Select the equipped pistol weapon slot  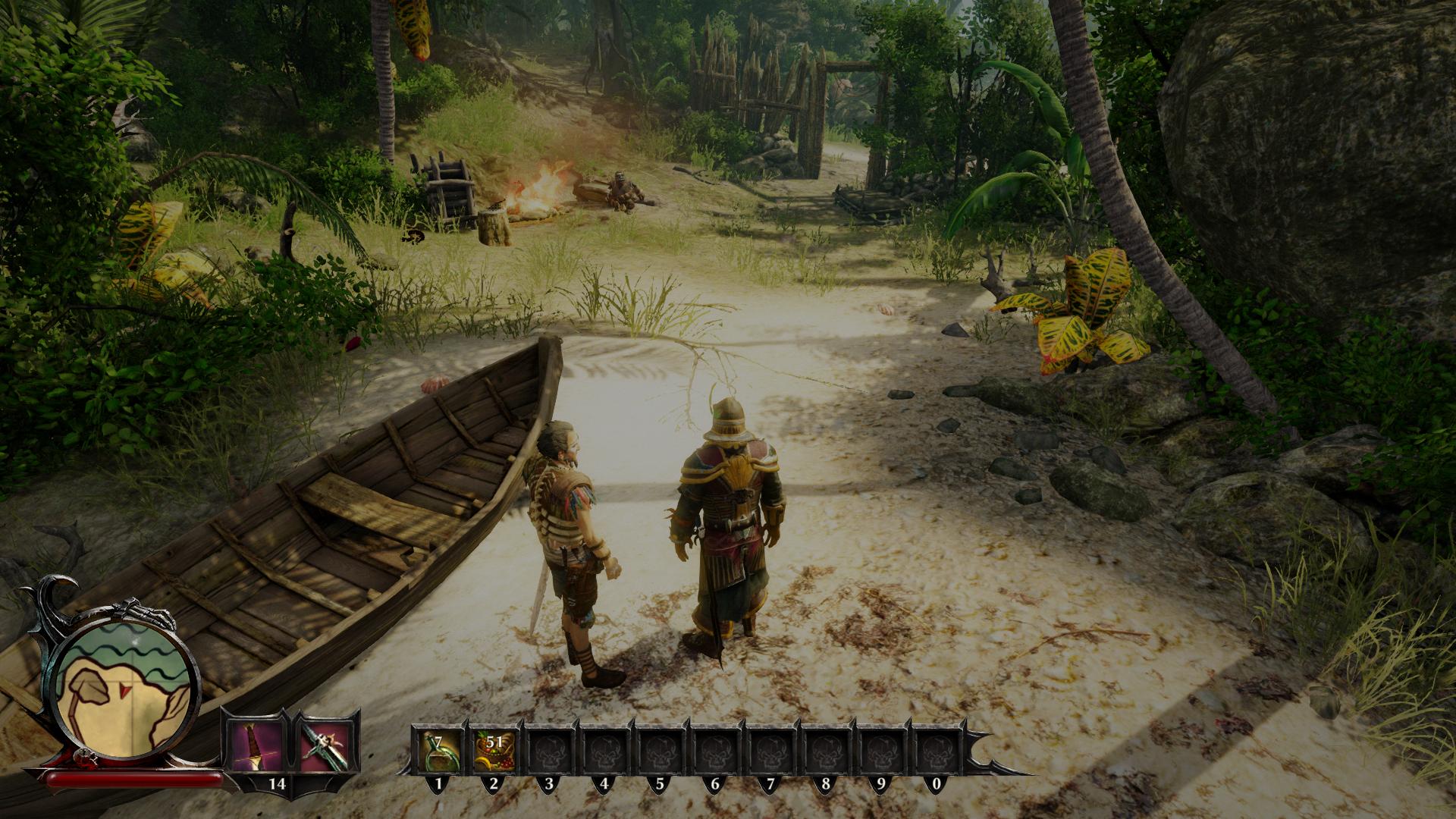coord(324,743)
